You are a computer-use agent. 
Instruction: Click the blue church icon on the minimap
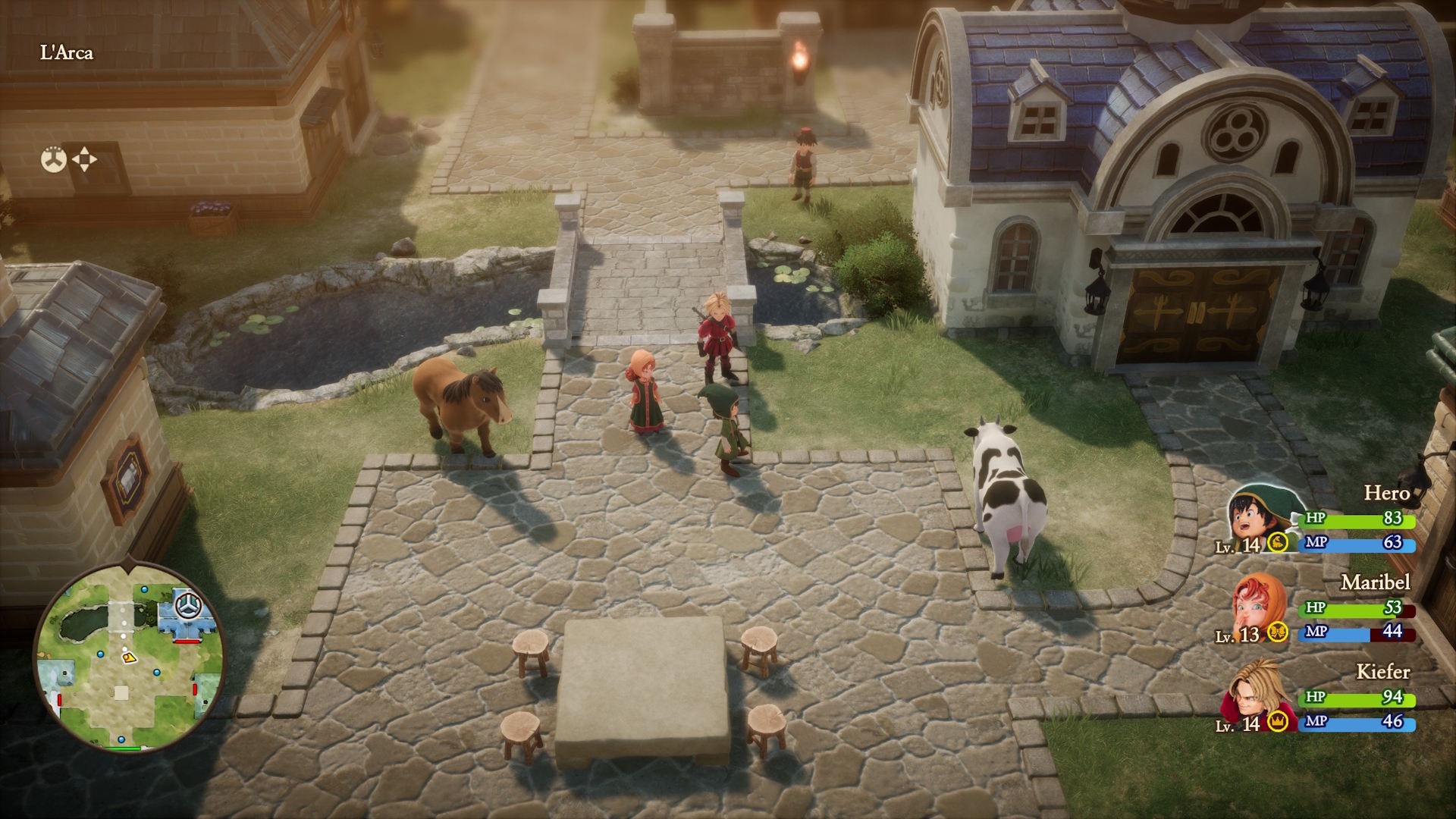187,605
